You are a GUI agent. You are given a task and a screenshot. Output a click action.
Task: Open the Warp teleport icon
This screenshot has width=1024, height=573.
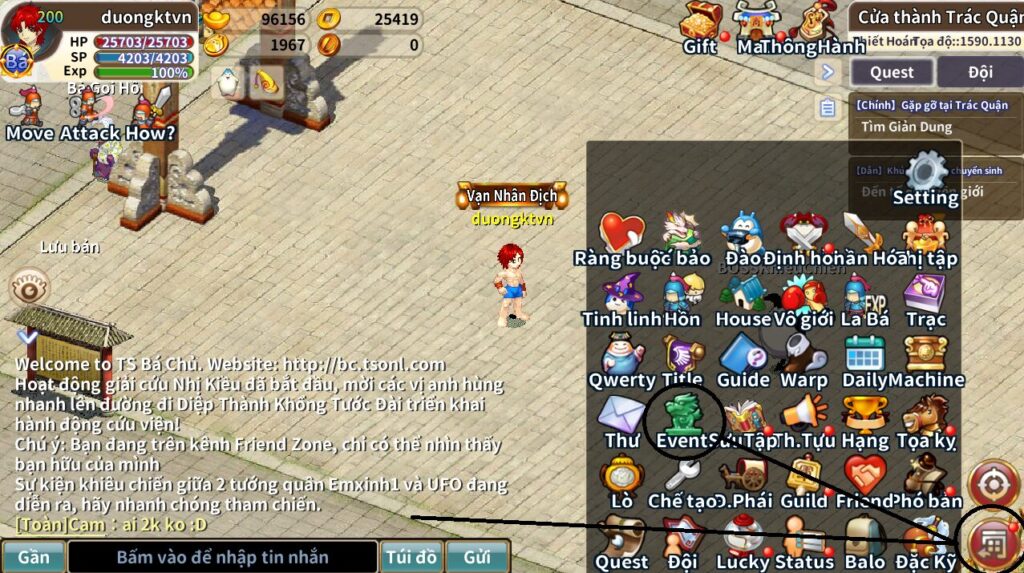pyautogui.click(x=803, y=358)
